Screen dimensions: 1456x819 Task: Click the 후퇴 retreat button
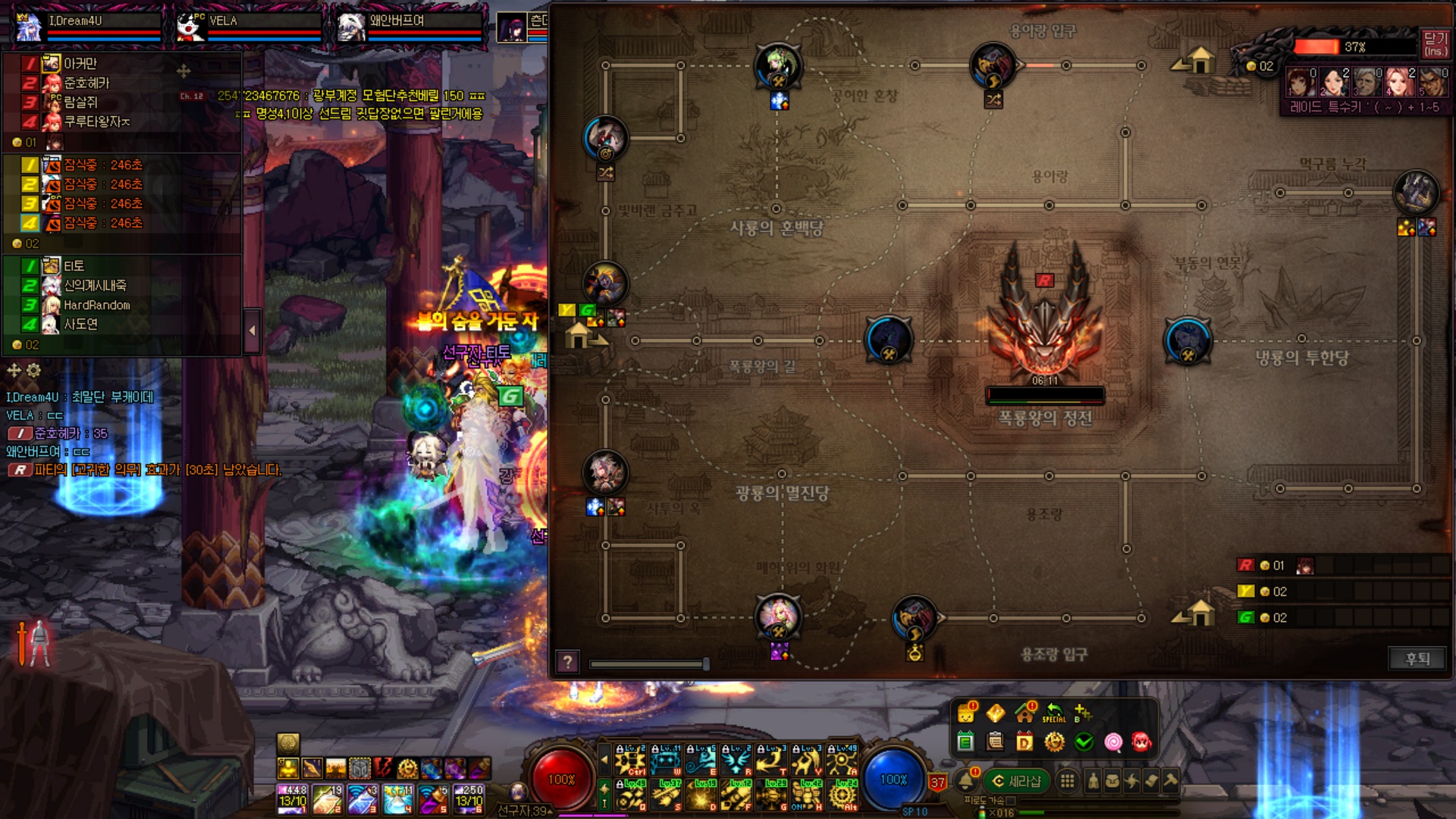1417,658
